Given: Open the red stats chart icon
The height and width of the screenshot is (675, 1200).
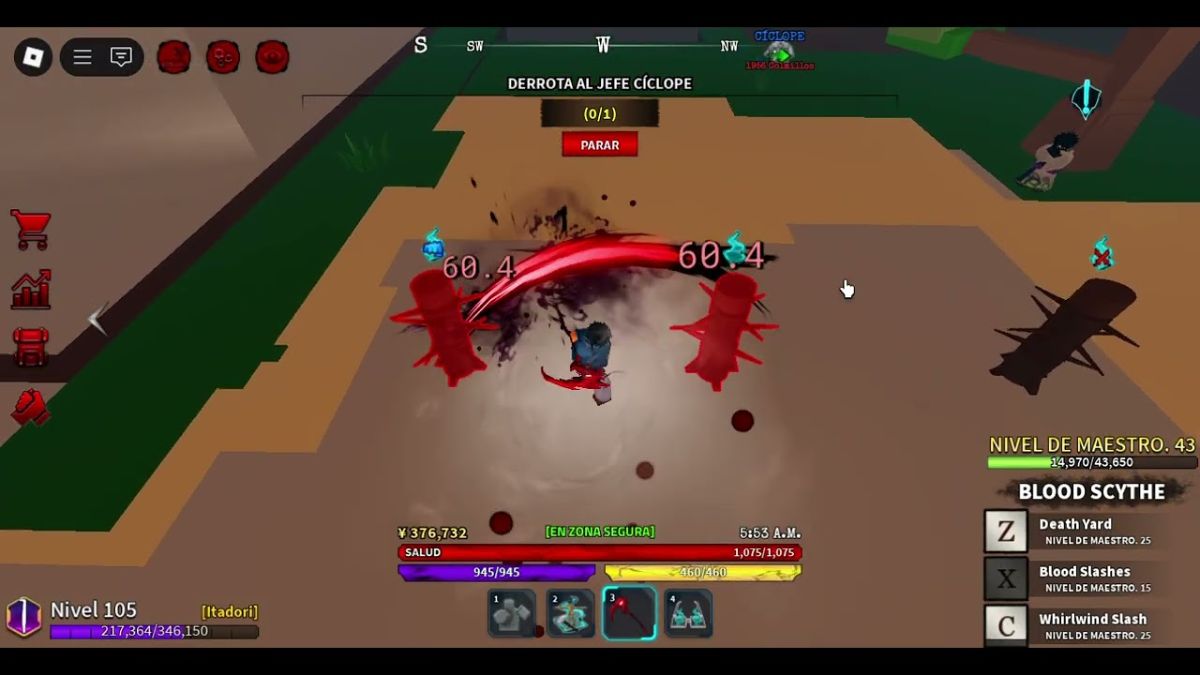Looking at the screenshot, I should 31,290.
